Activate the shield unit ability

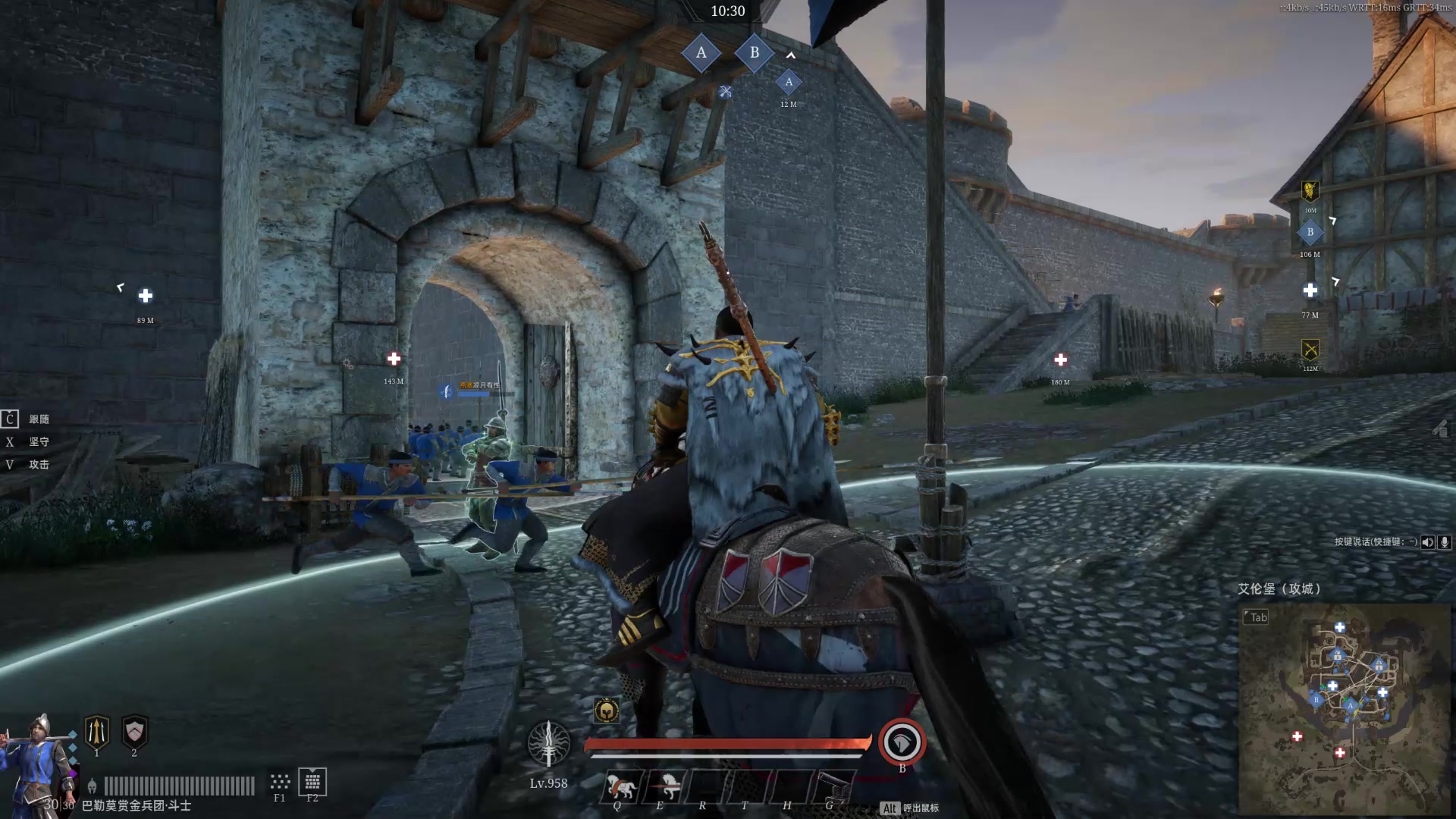134,733
